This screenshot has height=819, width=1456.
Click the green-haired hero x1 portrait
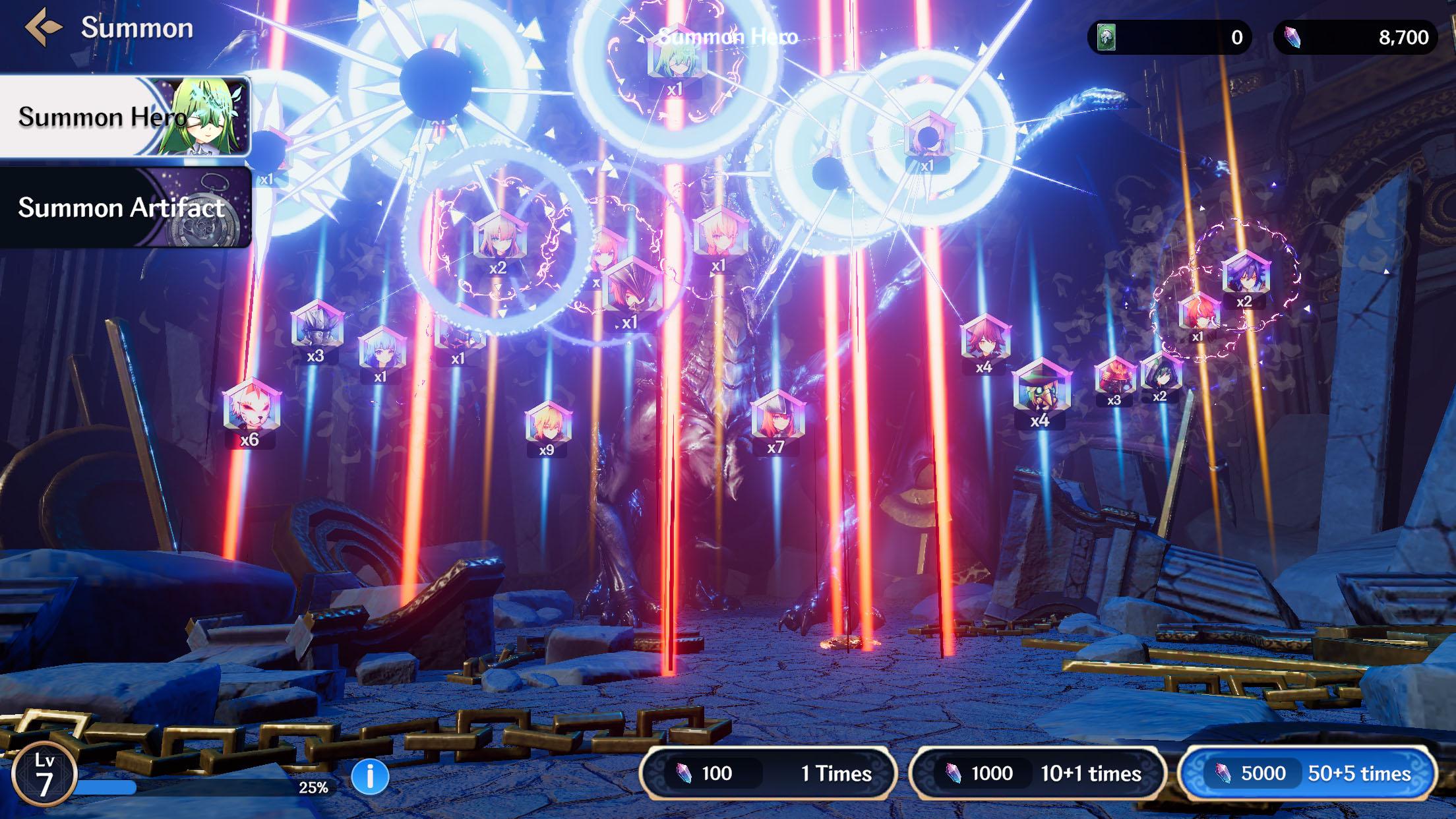point(676,58)
